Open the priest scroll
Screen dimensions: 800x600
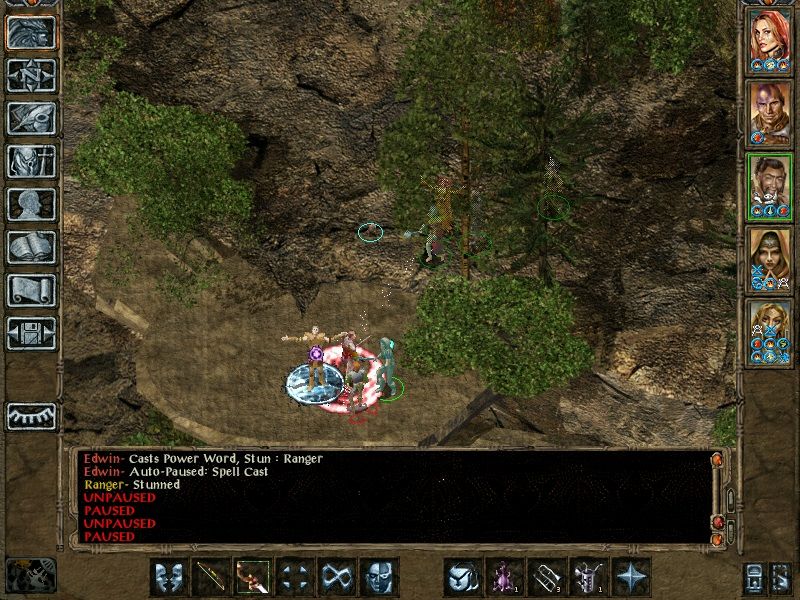(31, 290)
